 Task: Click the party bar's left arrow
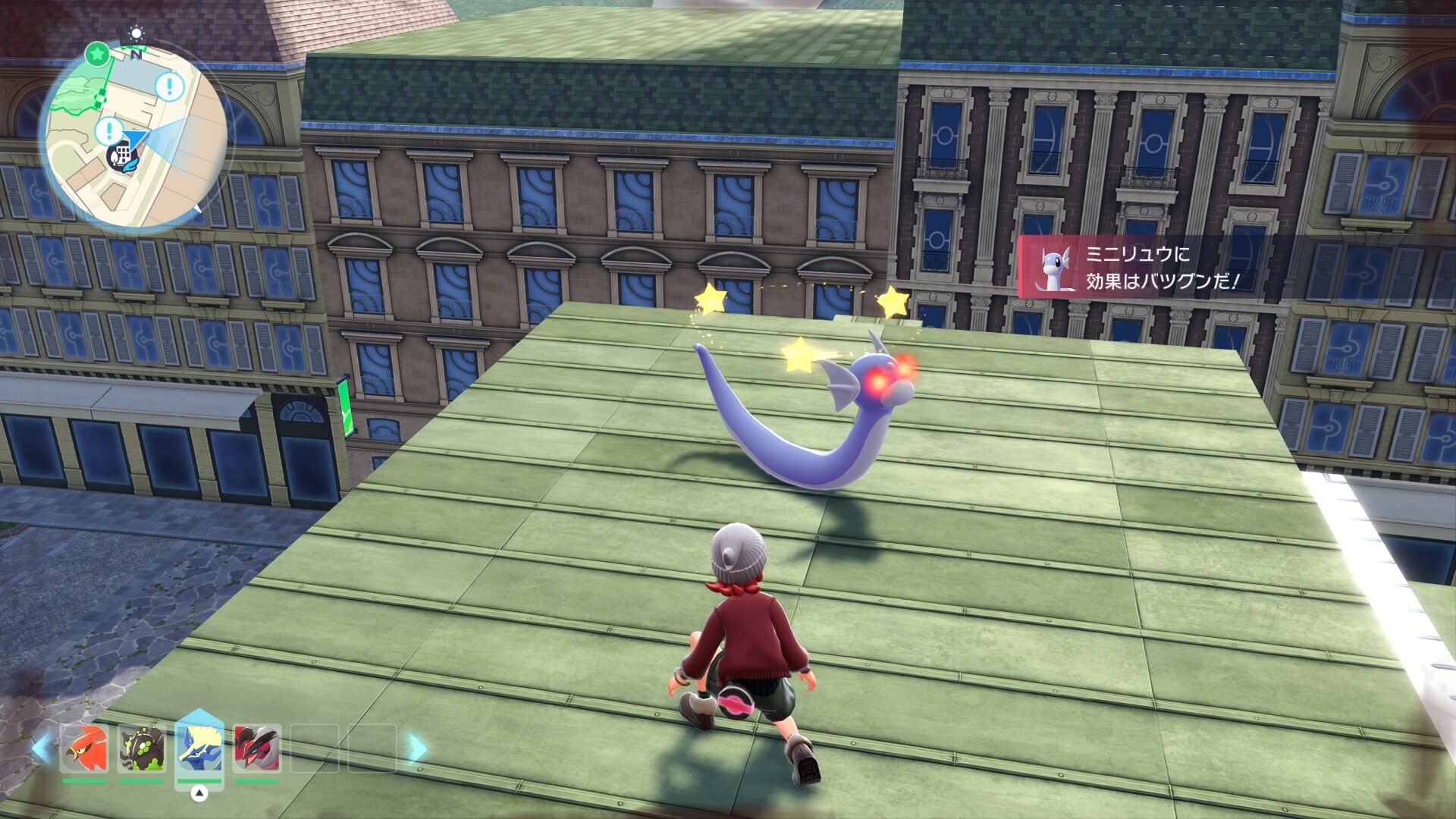pyautogui.click(x=42, y=748)
